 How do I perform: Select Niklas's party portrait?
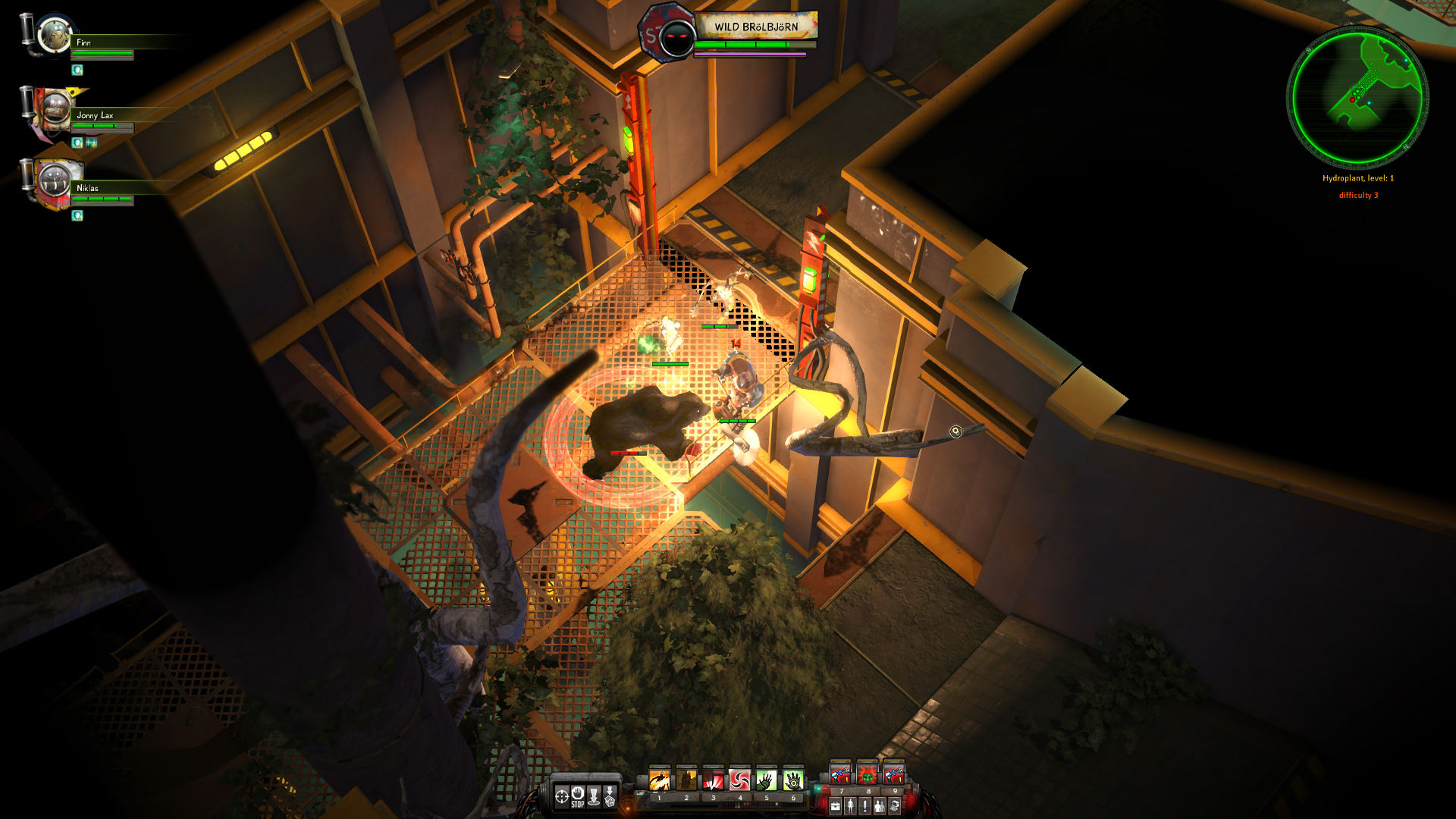pyautogui.click(x=54, y=182)
